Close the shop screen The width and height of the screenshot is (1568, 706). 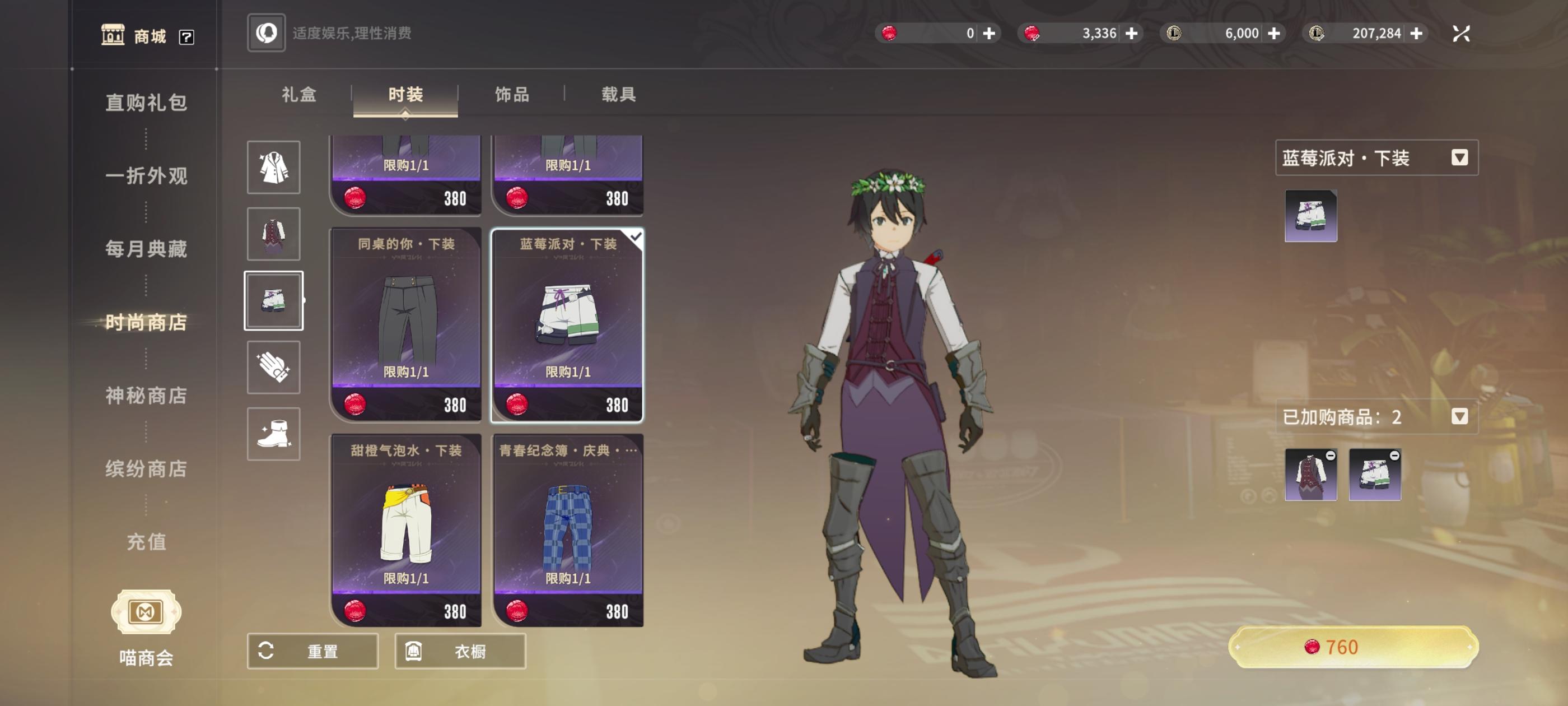pos(1461,34)
